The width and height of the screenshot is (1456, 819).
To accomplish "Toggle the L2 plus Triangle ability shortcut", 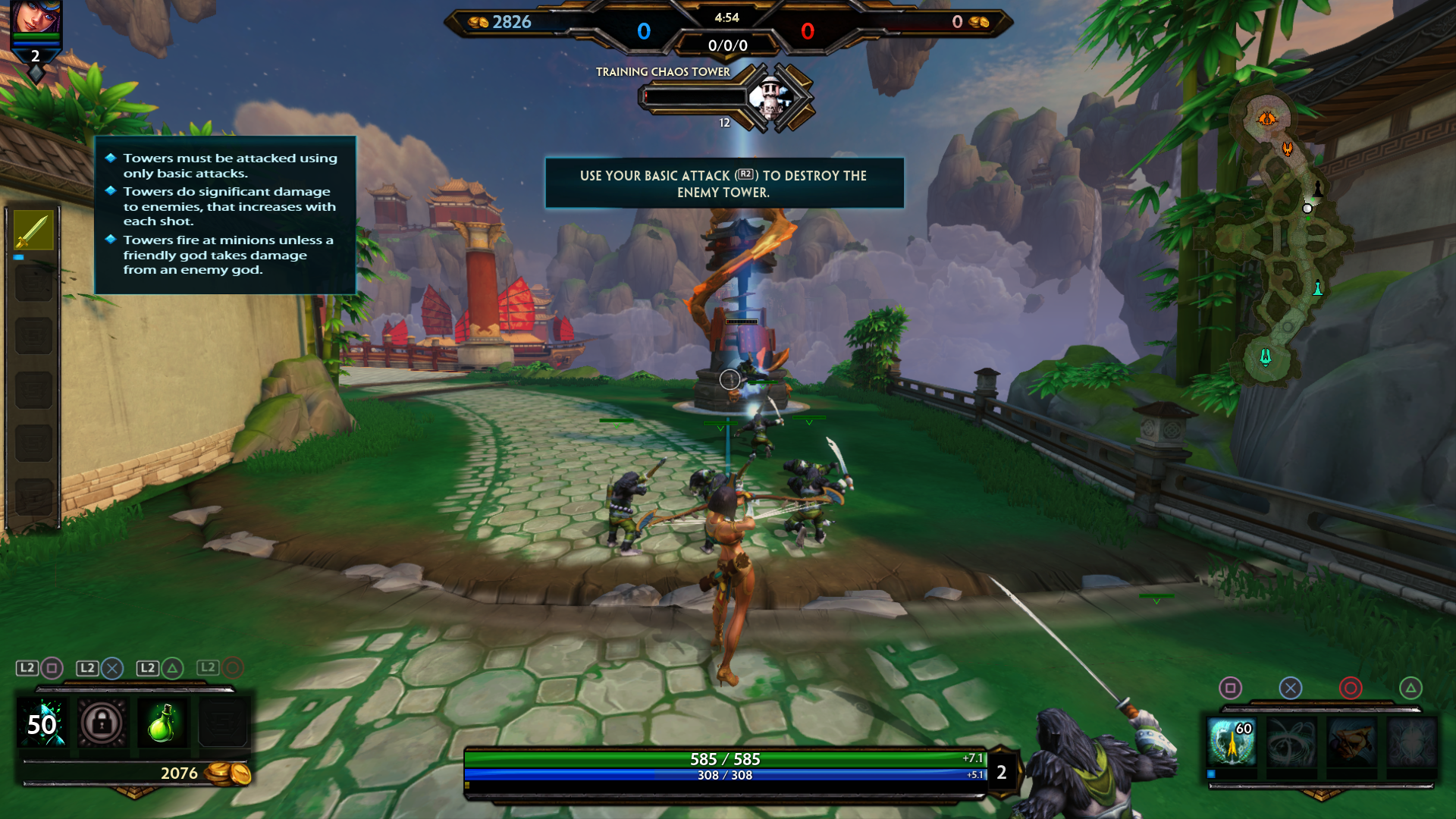I will [x=161, y=669].
